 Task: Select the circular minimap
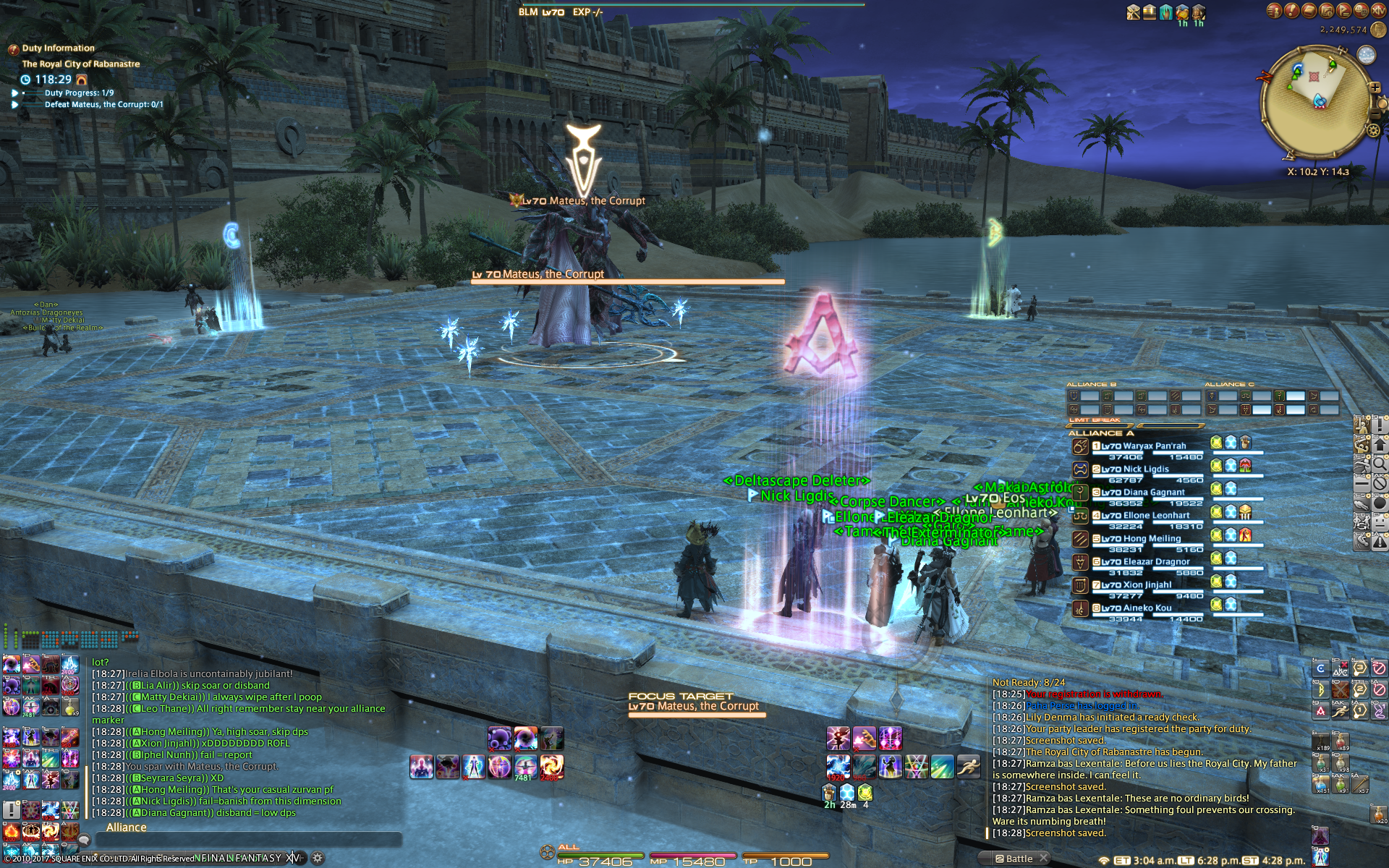pos(1314,101)
